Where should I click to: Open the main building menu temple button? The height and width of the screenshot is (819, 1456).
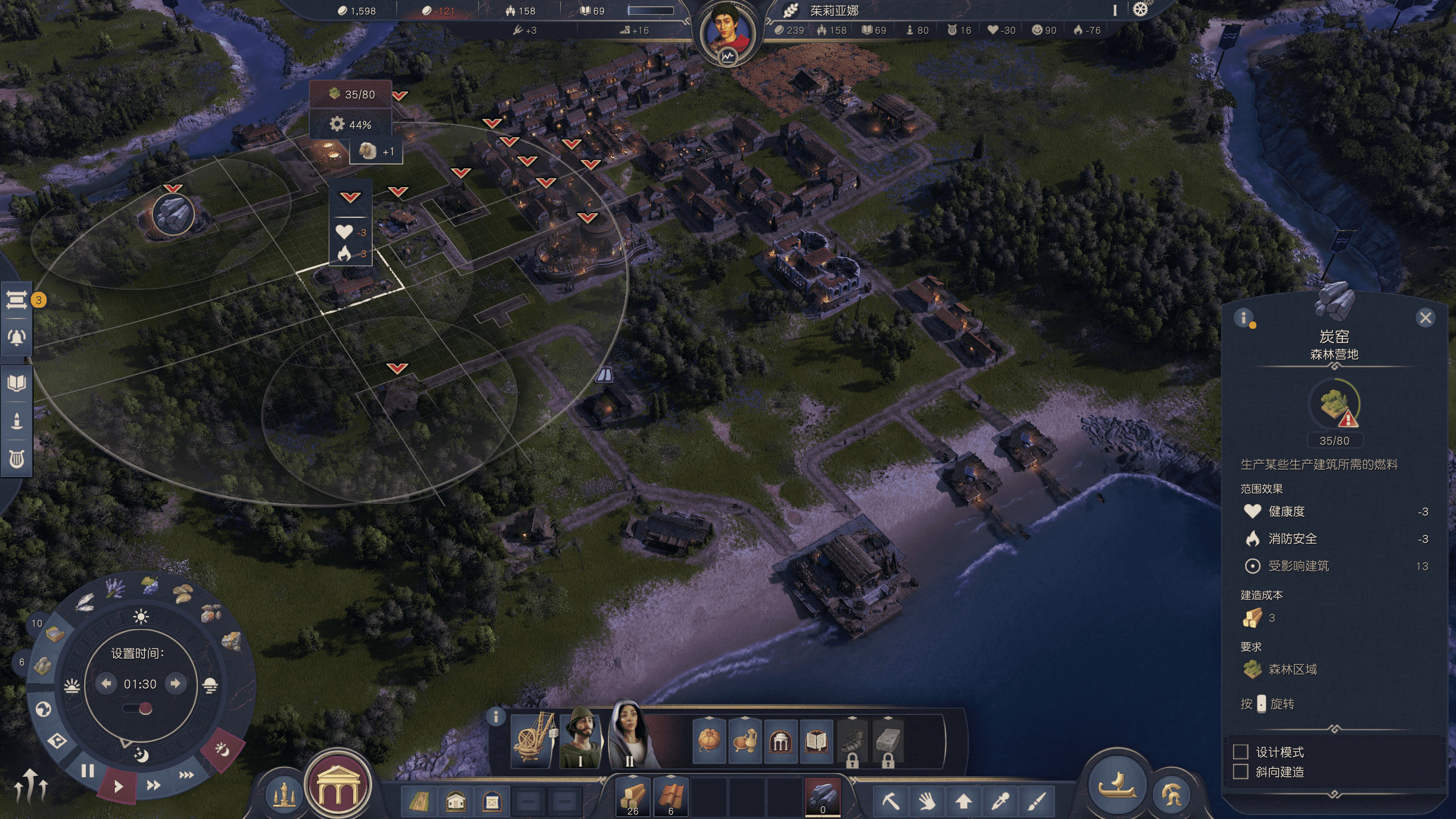click(x=337, y=786)
